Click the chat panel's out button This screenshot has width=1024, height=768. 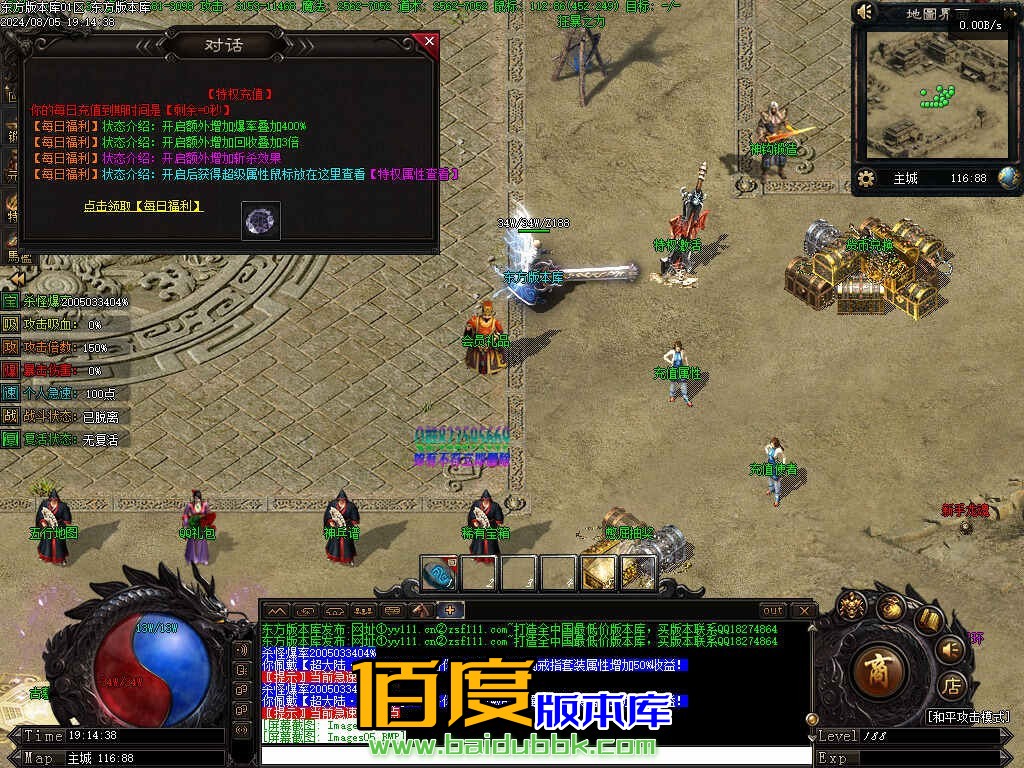click(772, 610)
